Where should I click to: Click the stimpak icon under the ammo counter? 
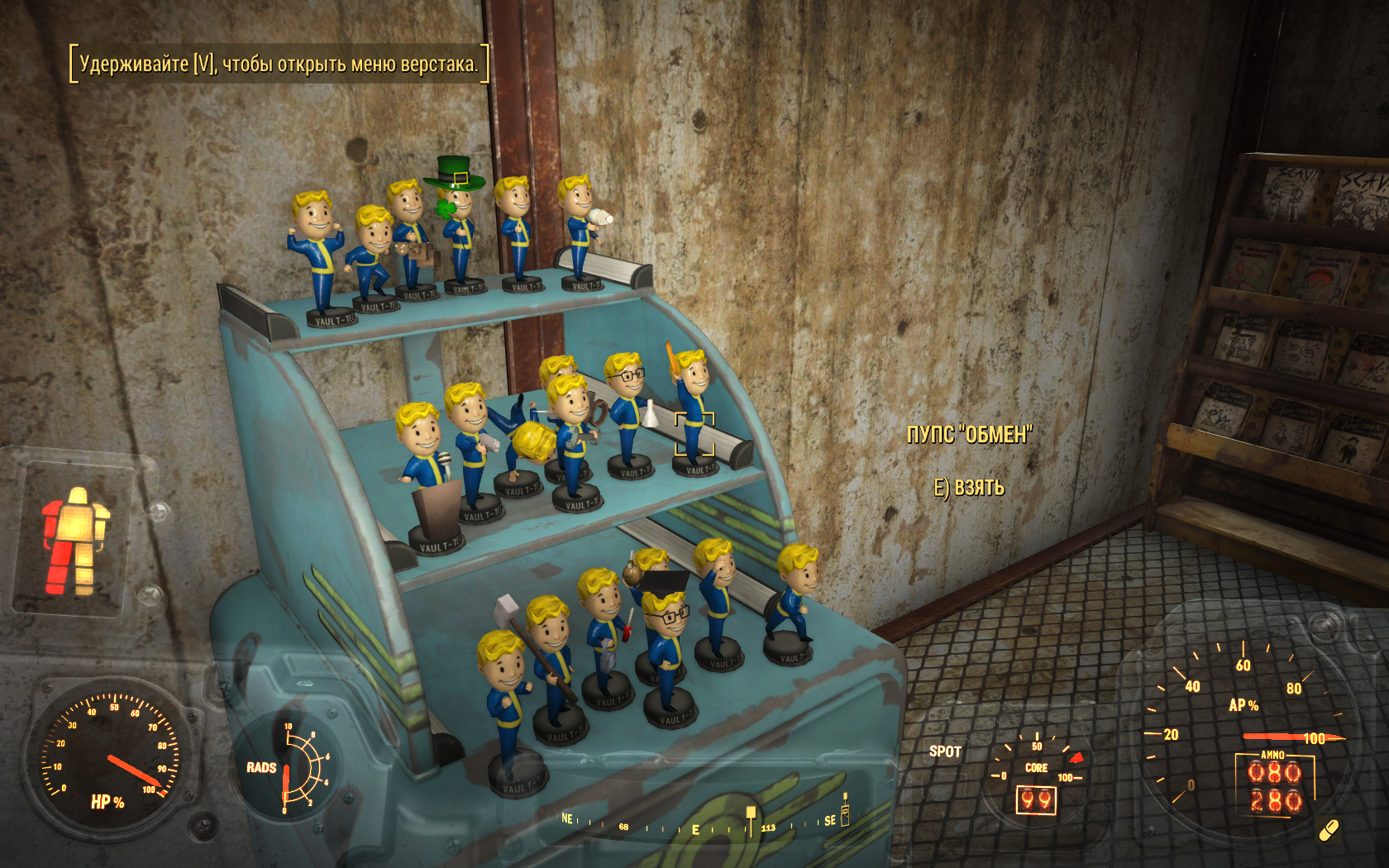pyautogui.click(x=1329, y=830)
